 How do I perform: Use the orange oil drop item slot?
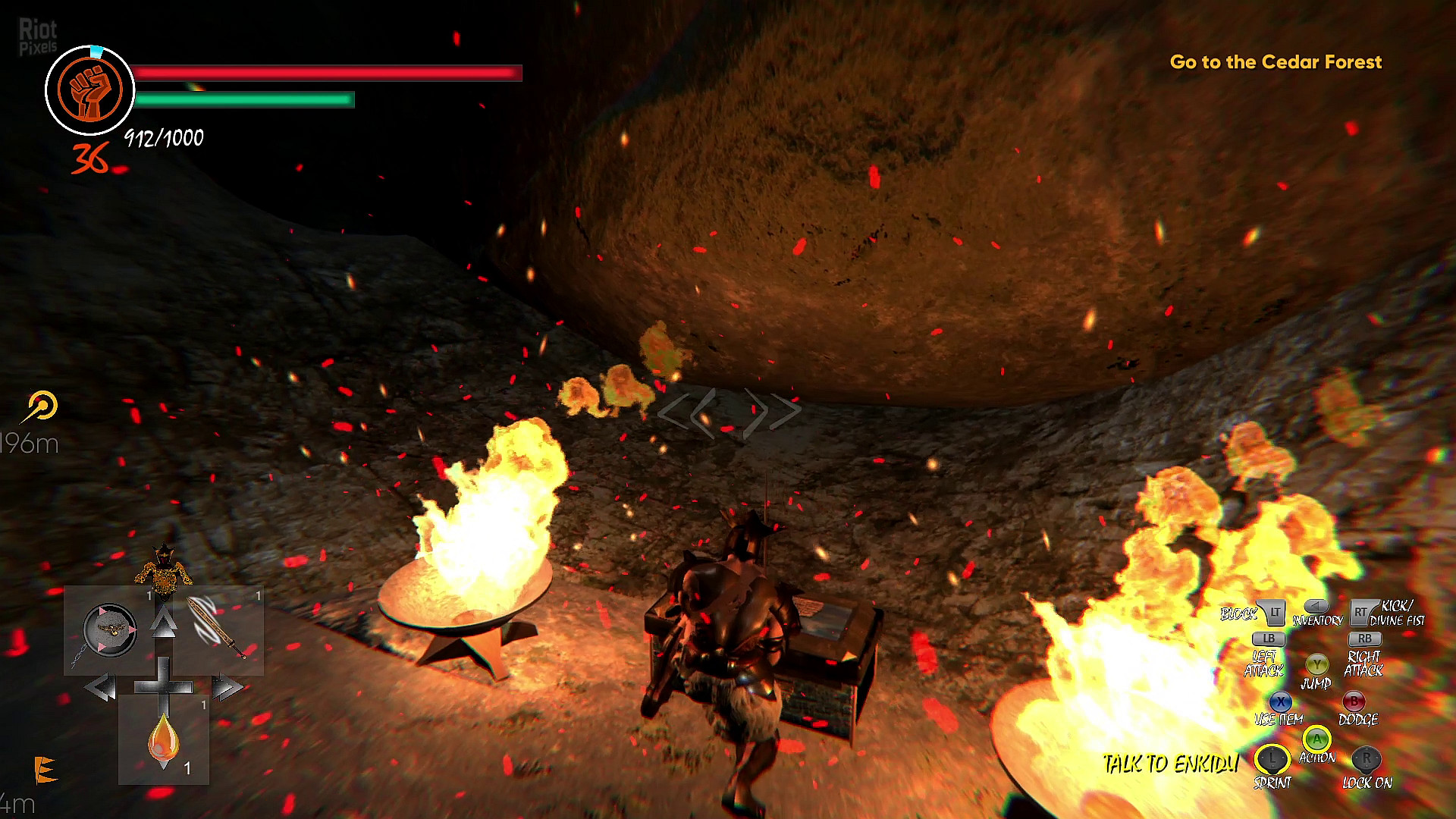164,741
